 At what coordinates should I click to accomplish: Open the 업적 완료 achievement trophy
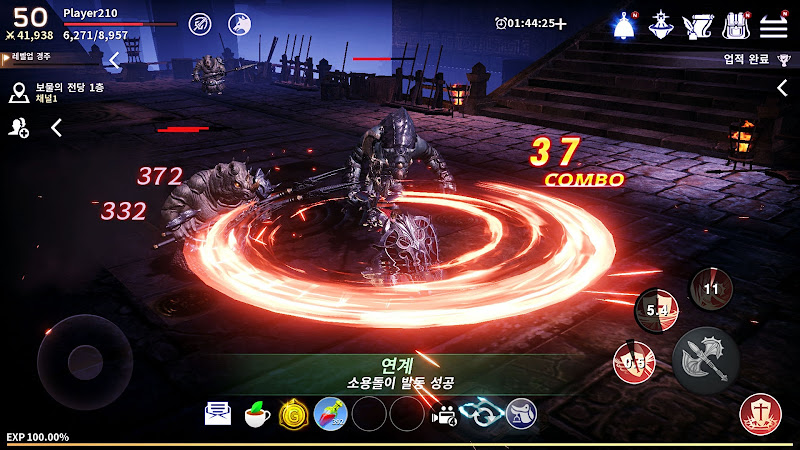(x=750, y=59)
